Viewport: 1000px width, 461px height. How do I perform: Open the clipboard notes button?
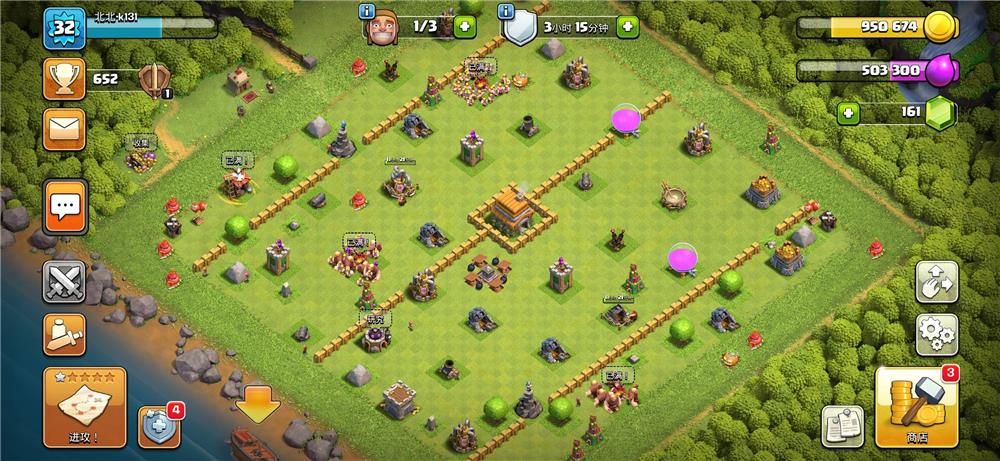click(841, 426)
